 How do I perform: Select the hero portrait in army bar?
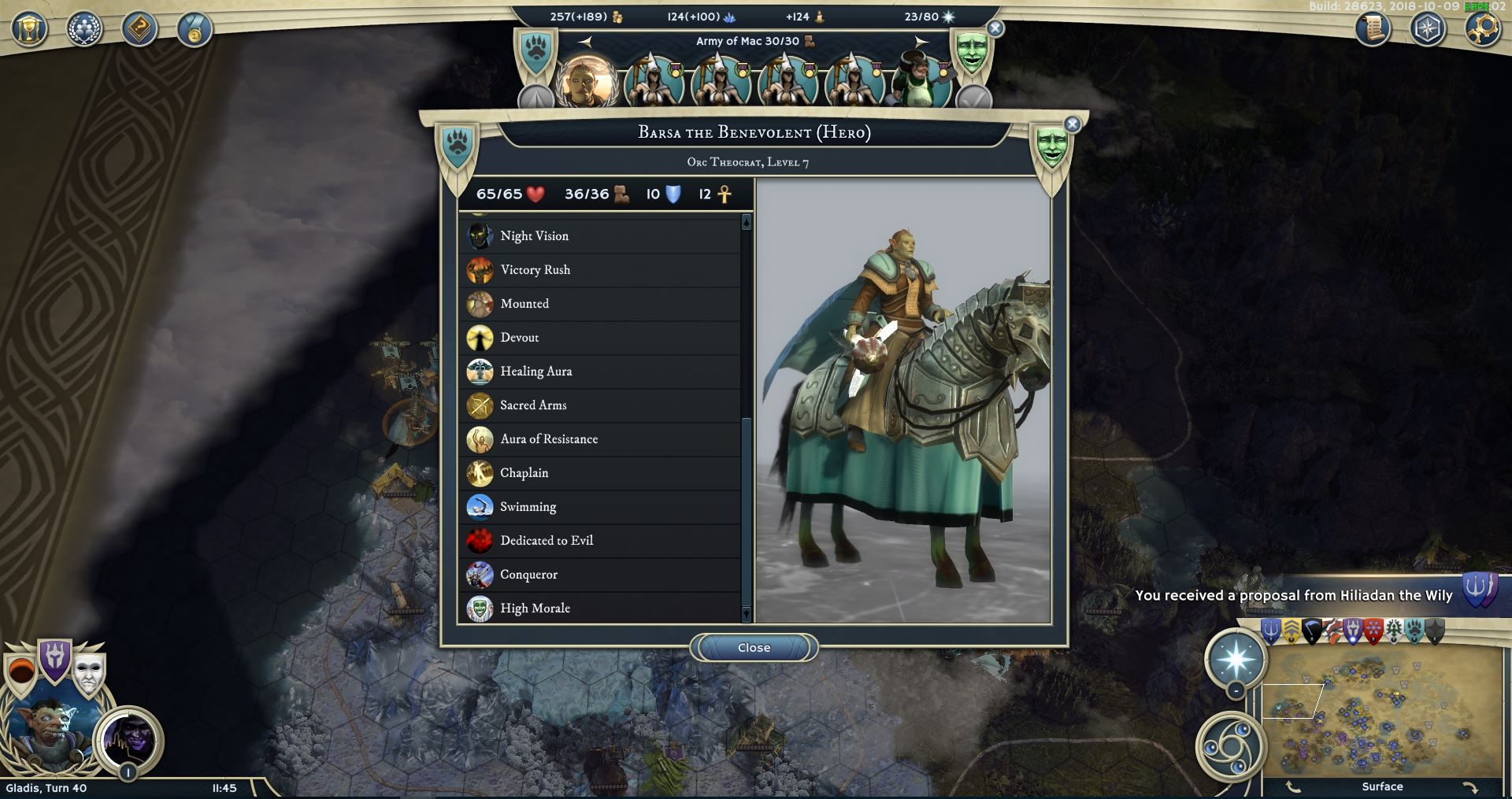point(586,81)
